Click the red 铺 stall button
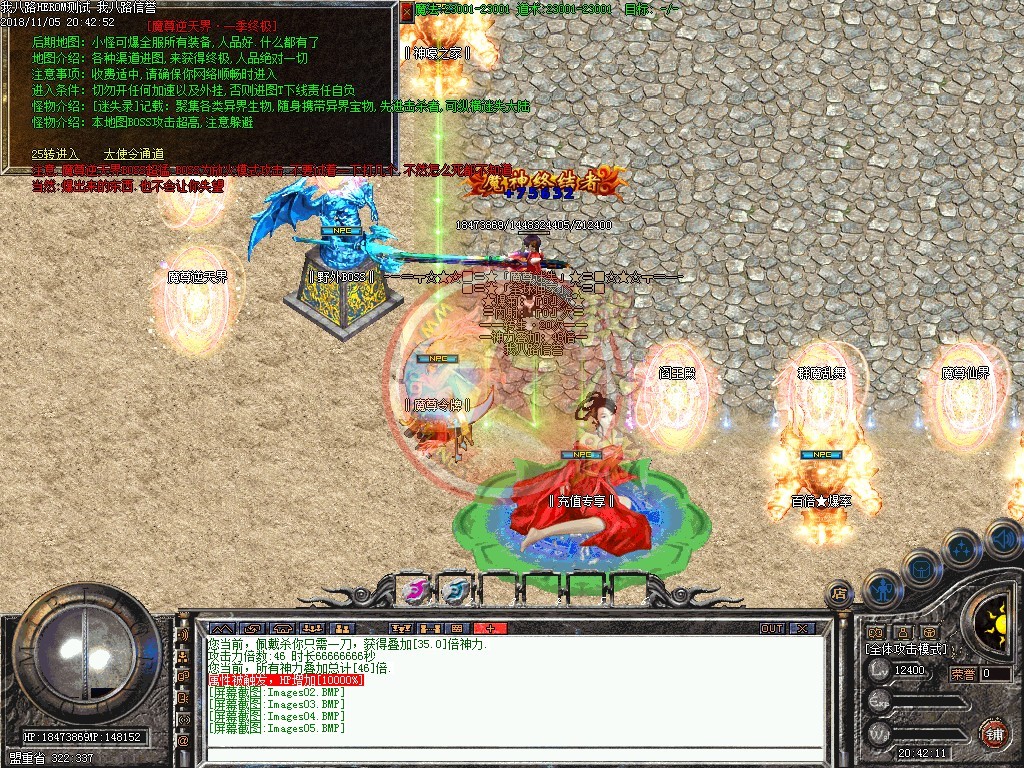Viewport: 1024px width, 768px height. pos(994,733)
